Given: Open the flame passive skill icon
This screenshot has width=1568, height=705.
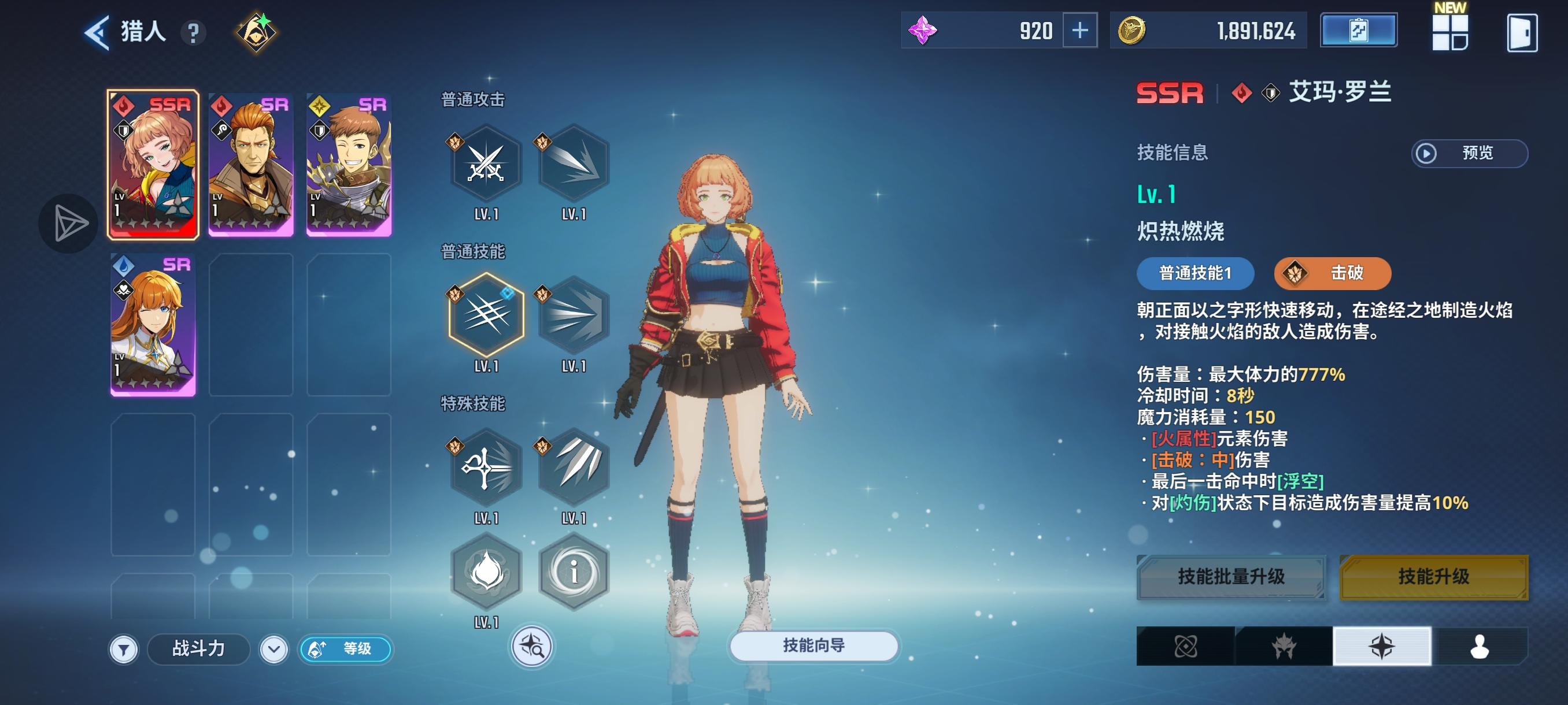Looking at the screenshot, I should (x=486, y=572).
